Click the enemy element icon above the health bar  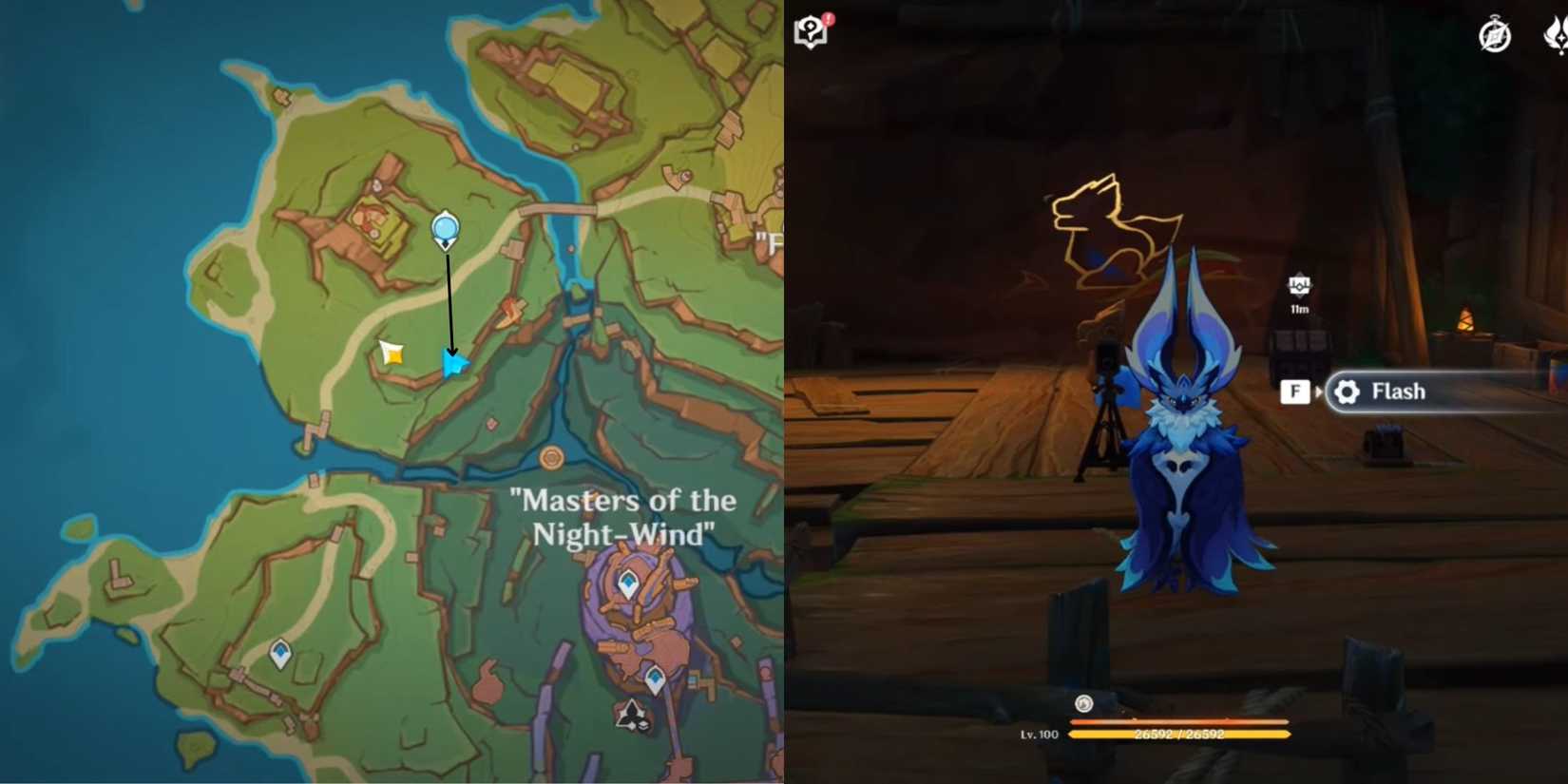[x=1082, y=705]
